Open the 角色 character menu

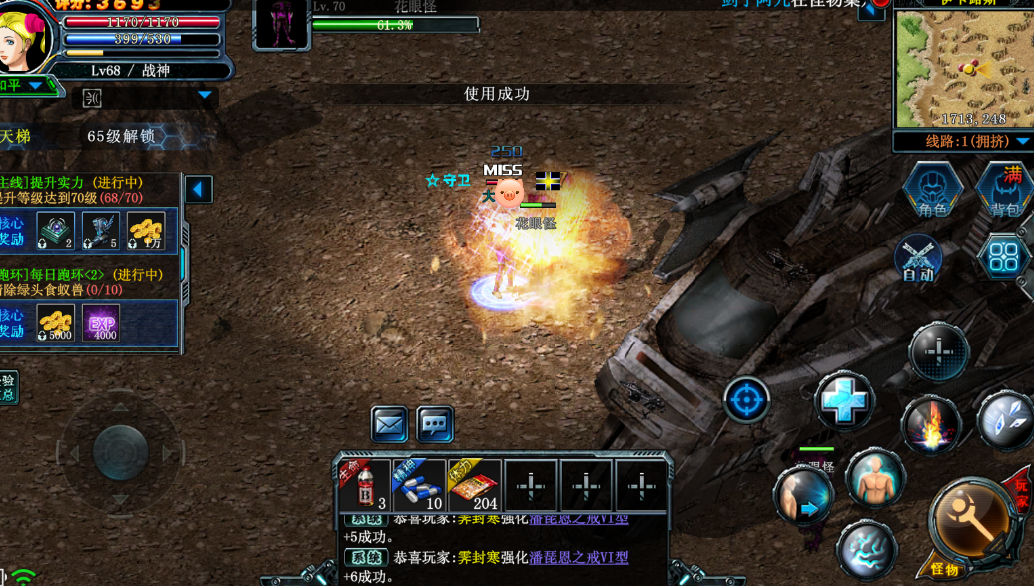932,190
